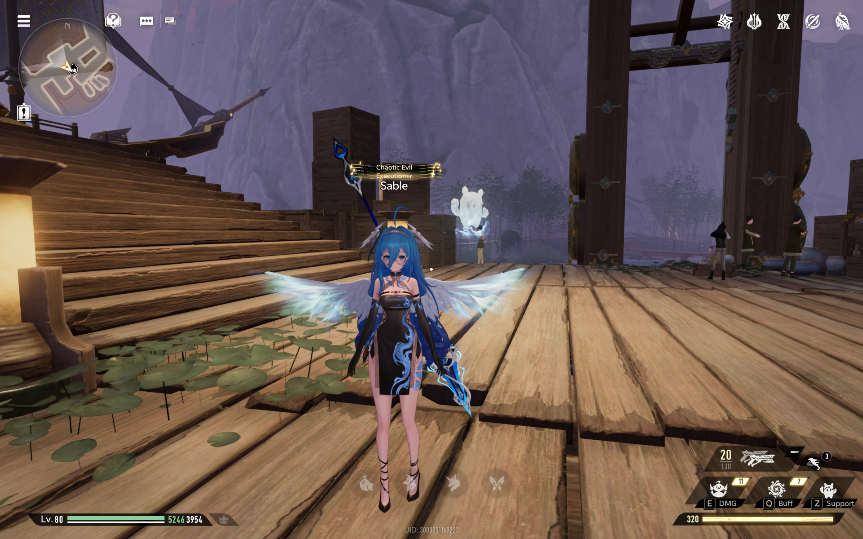Image resolution: width=863 pixels, height=539 pixels.
Task: Open the hourglass icon menu
Action: point(784,21)
